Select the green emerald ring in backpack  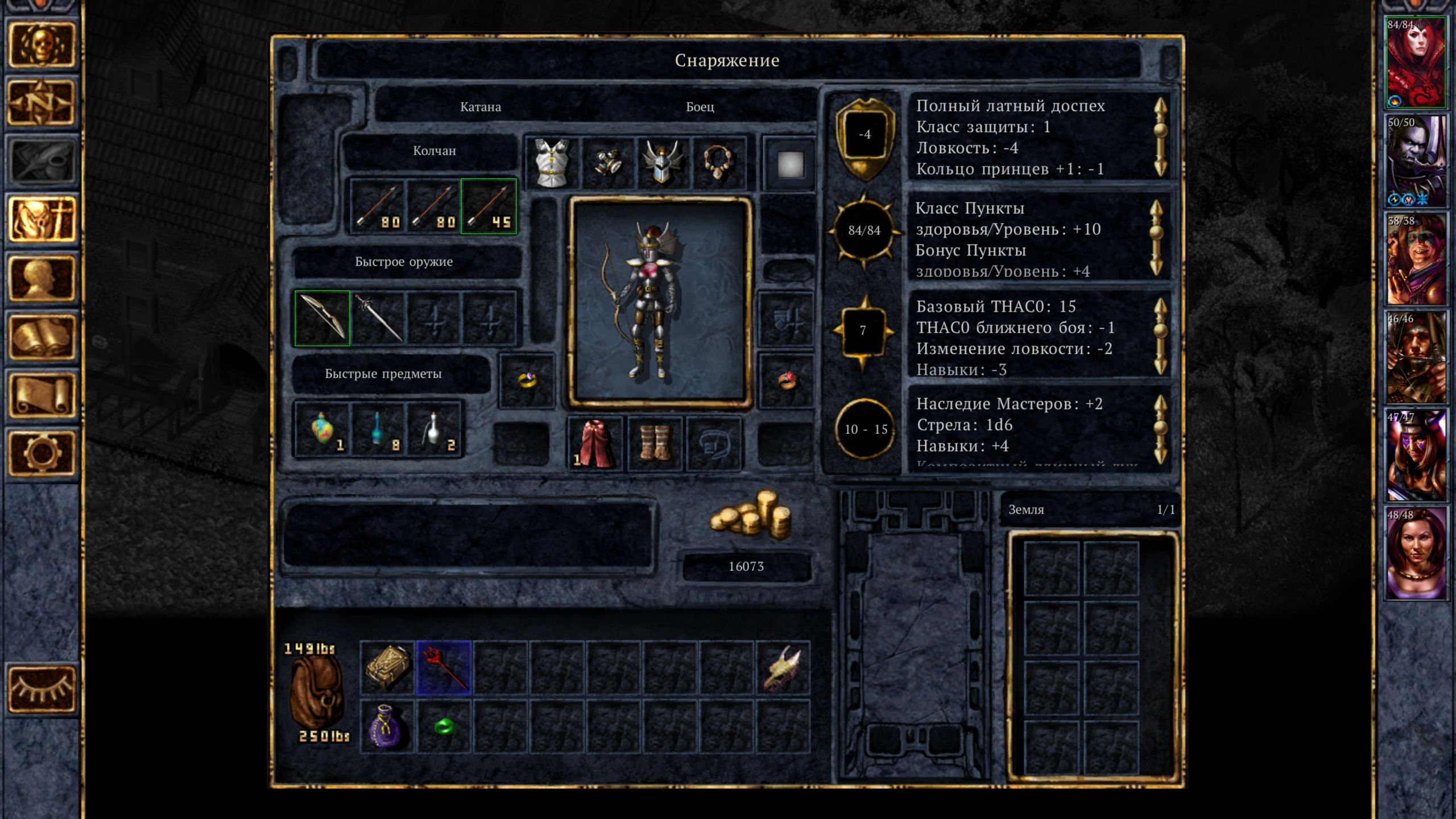[x=444, y=726]
